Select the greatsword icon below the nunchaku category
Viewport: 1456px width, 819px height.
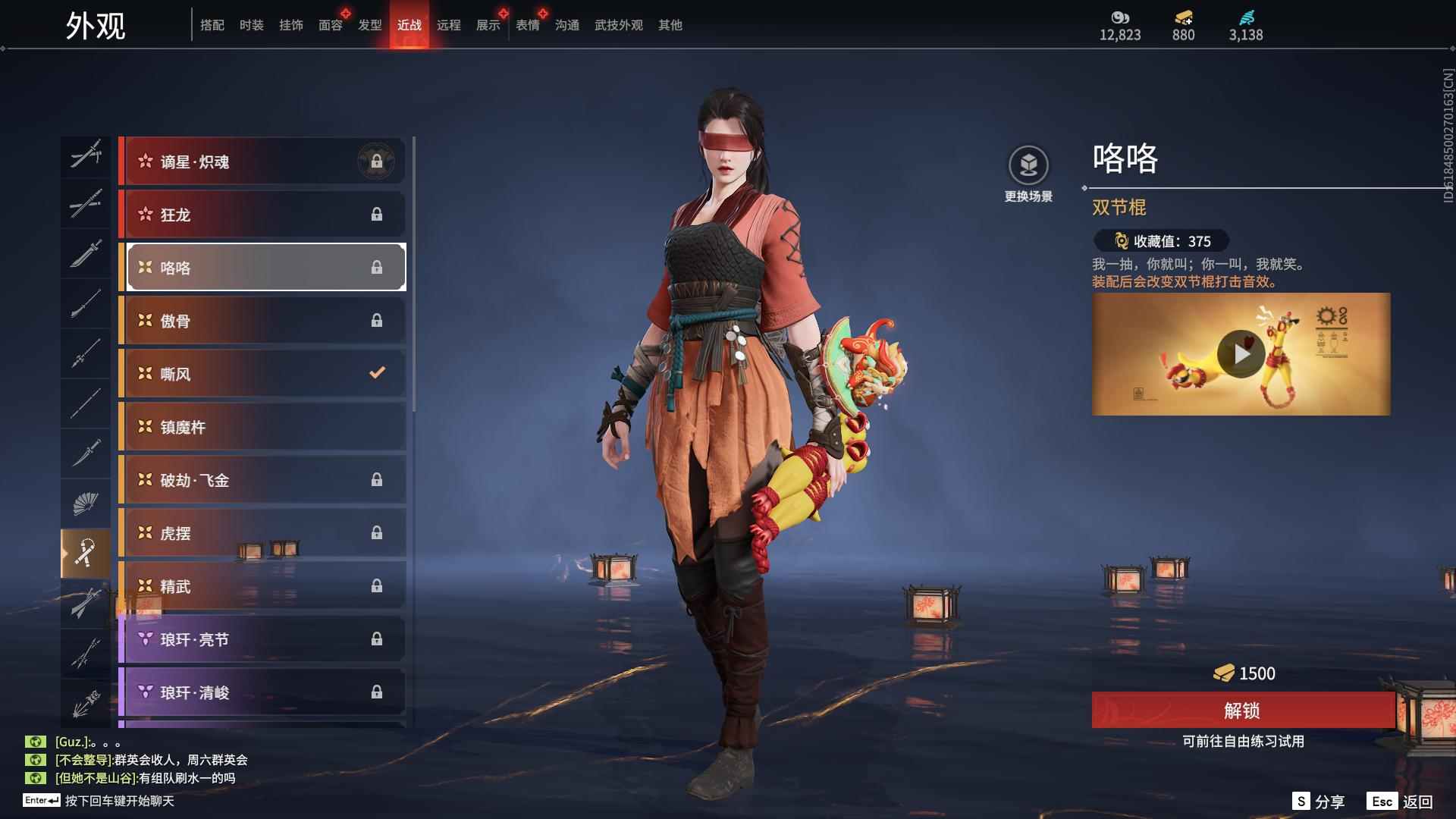pyautogui.click(x=86, y=603)
